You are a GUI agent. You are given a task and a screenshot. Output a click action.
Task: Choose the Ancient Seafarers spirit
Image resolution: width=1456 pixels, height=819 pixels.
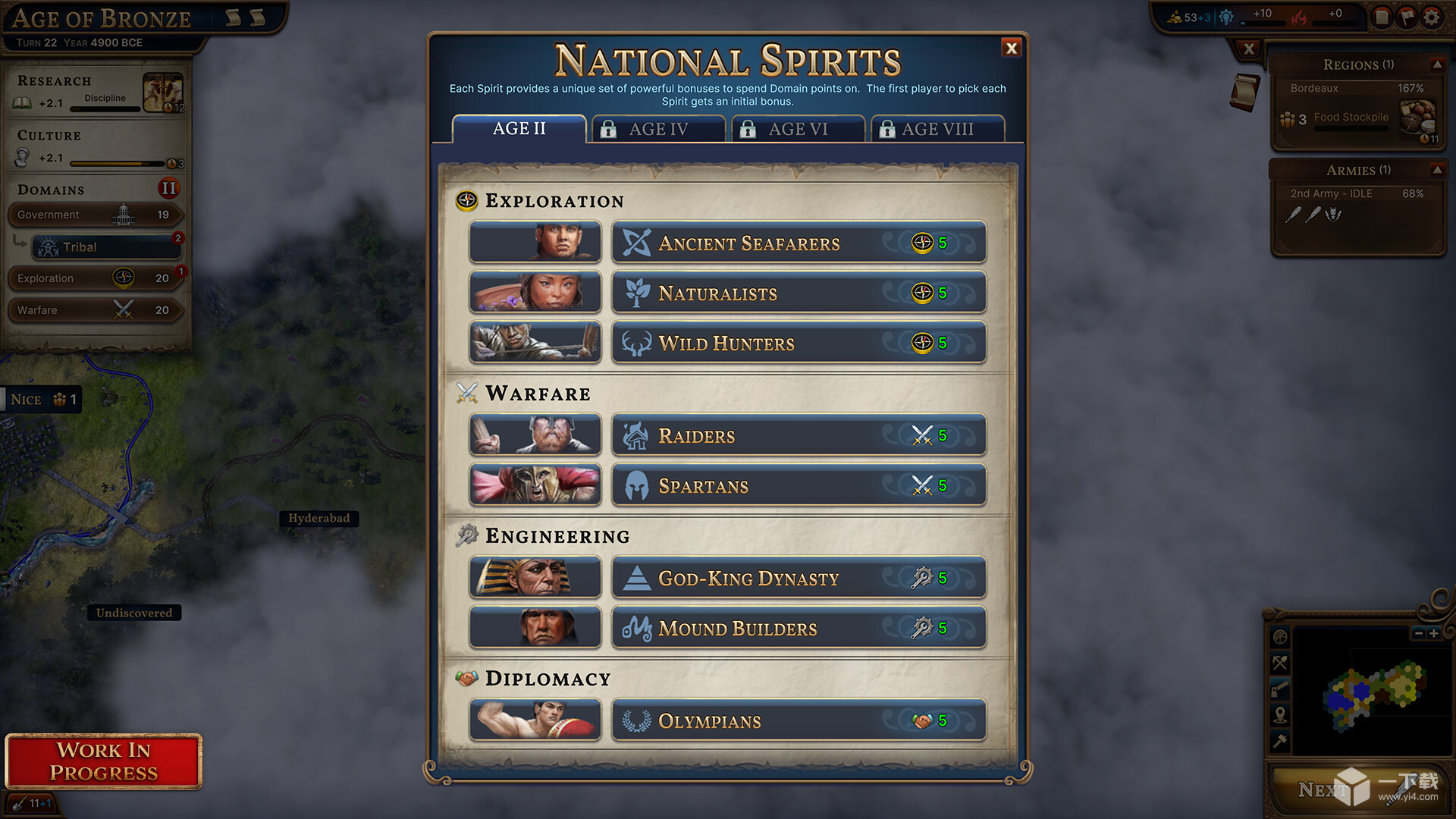click(799, 243)
